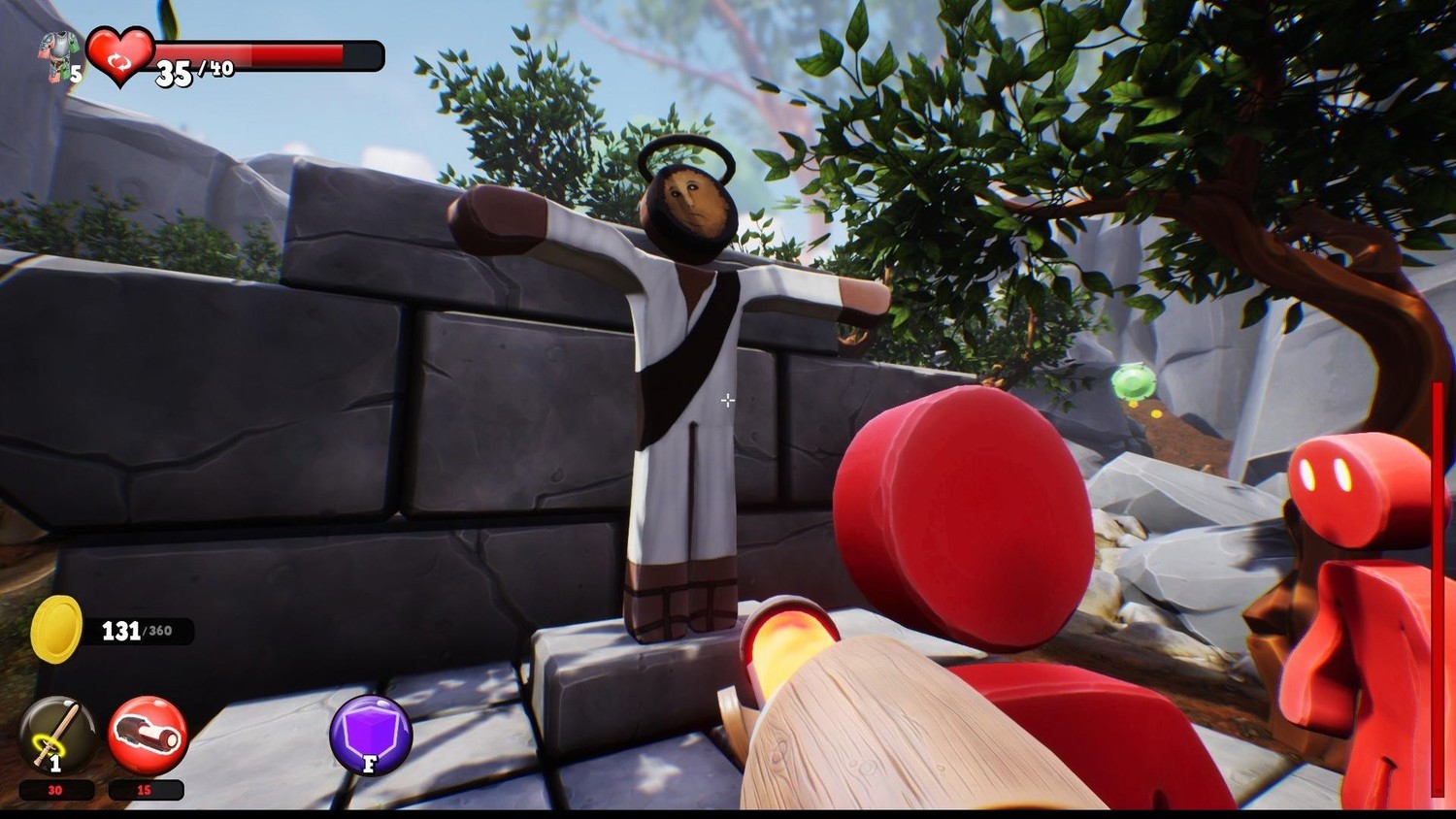Click the gold coin icon
The height and width of the screenshot is (819, 1456).
click(56, 630)
